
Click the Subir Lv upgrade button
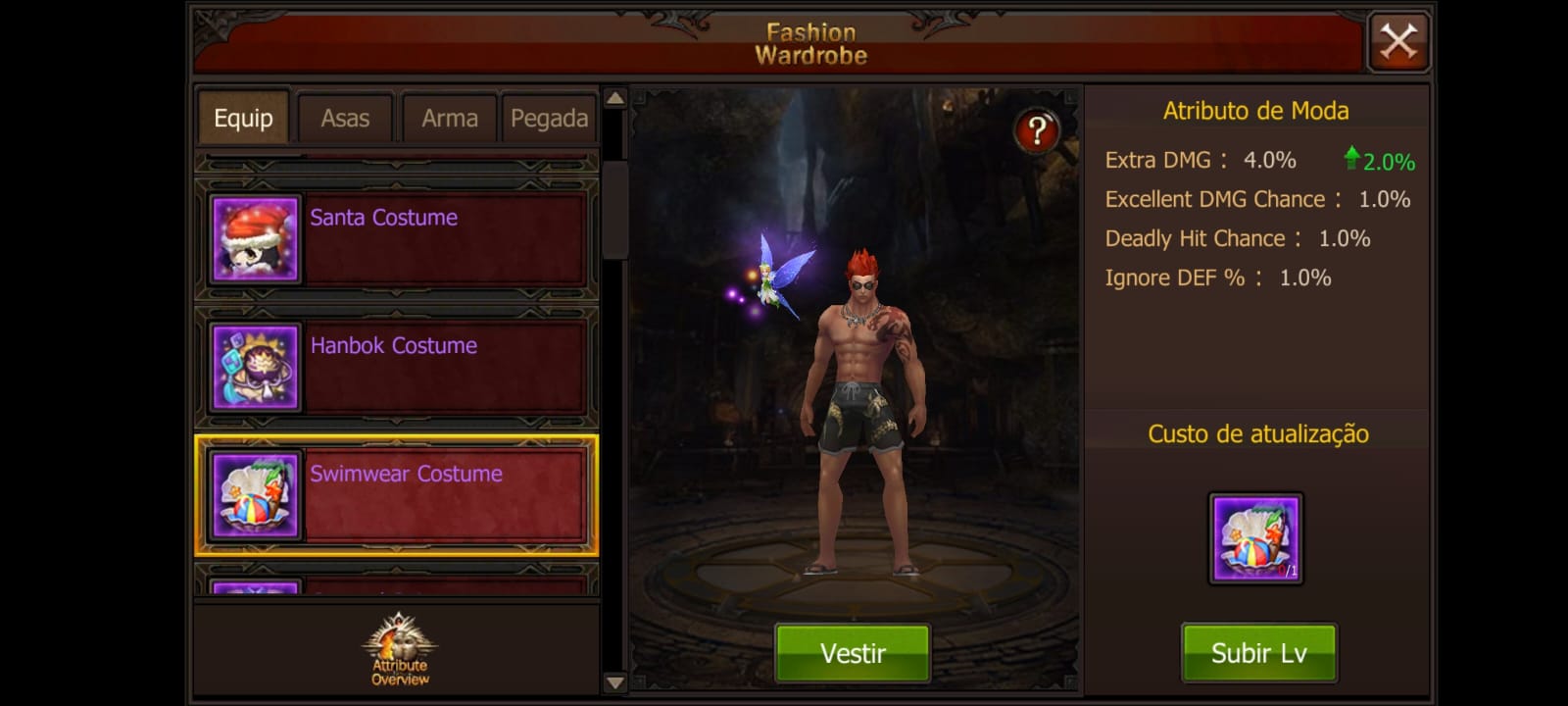click(x=1258, y=653)
